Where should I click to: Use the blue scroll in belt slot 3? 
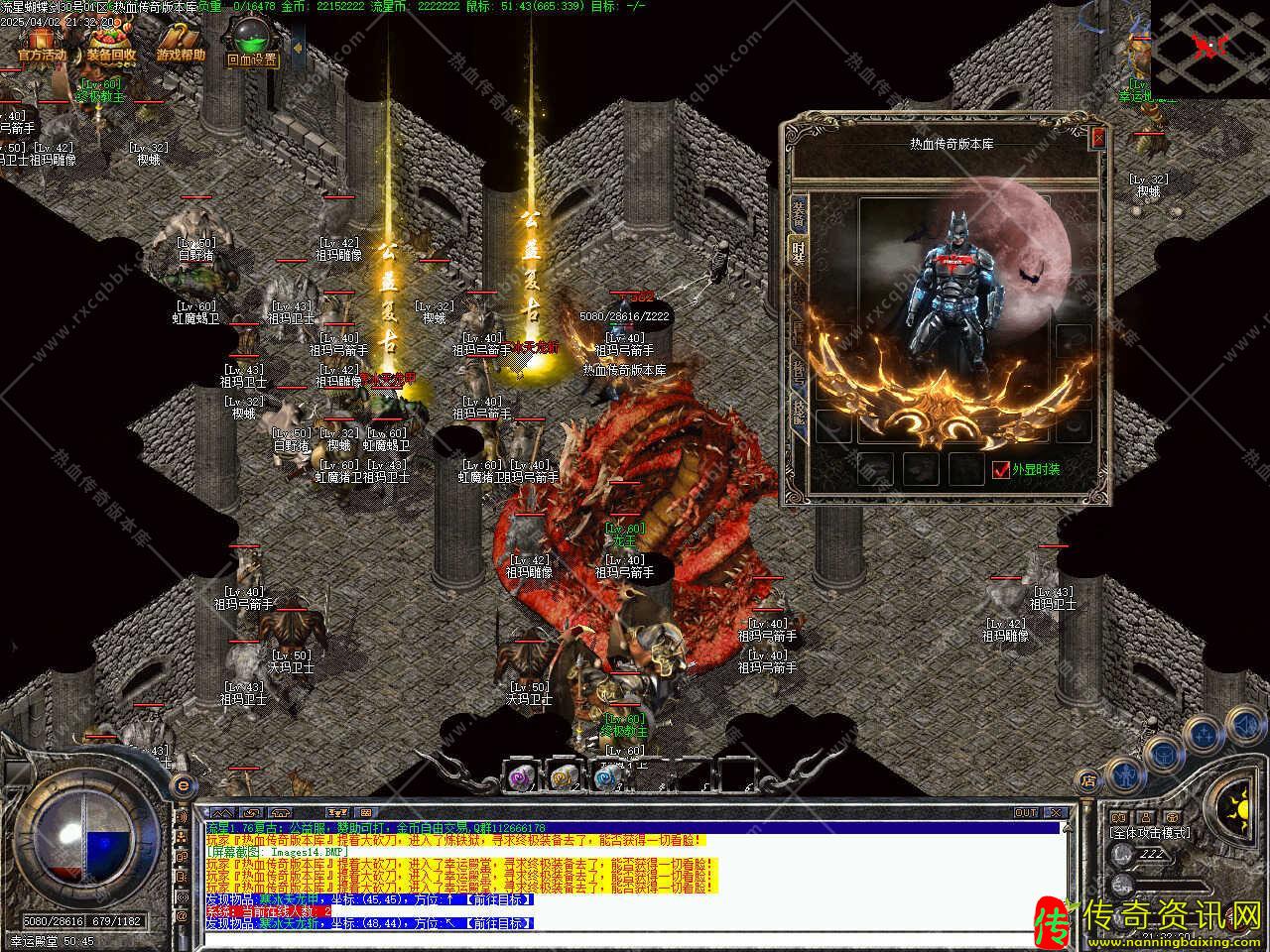click(x=605, y=777)
